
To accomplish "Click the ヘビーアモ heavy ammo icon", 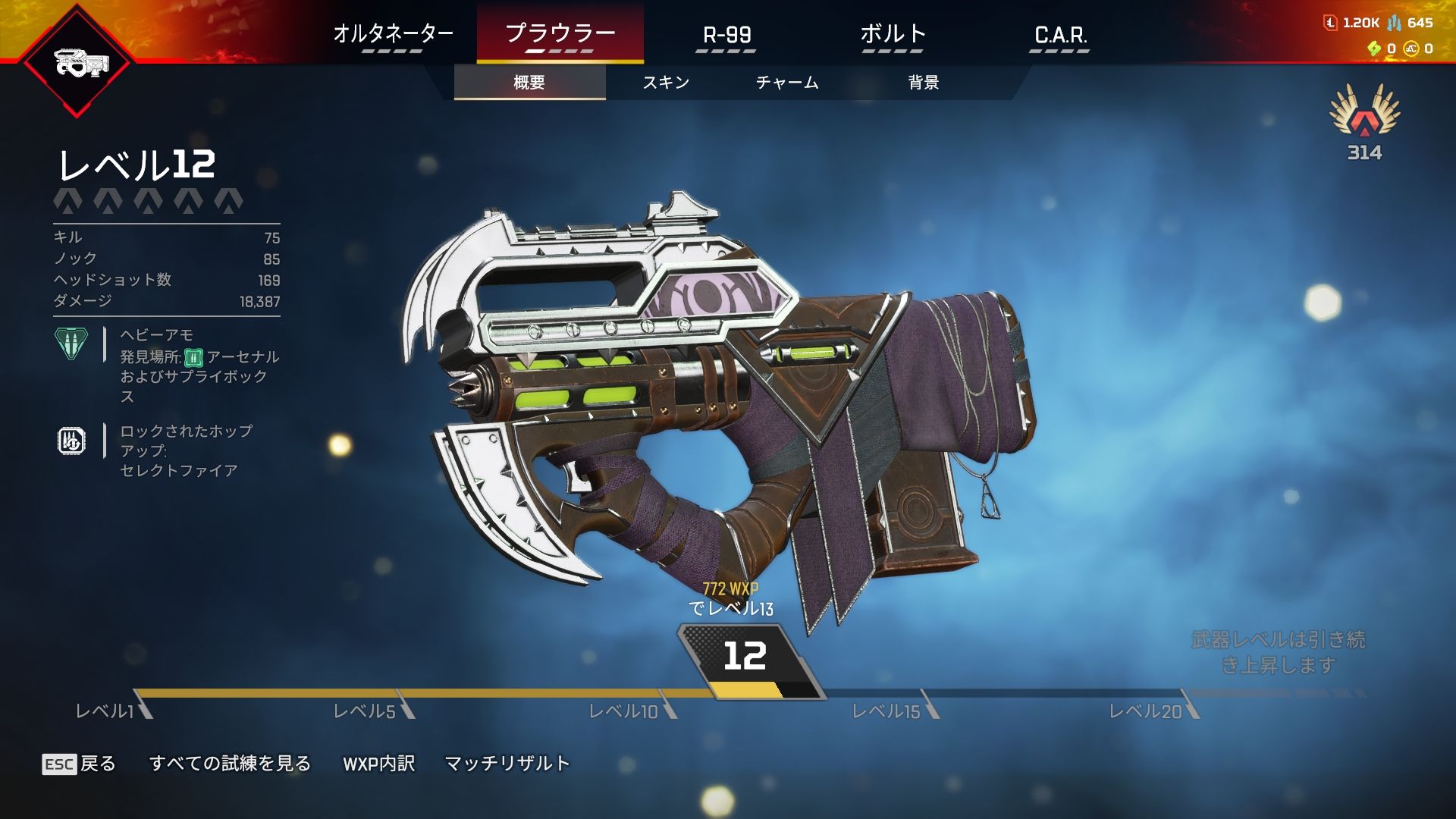I will click(71, 344).
